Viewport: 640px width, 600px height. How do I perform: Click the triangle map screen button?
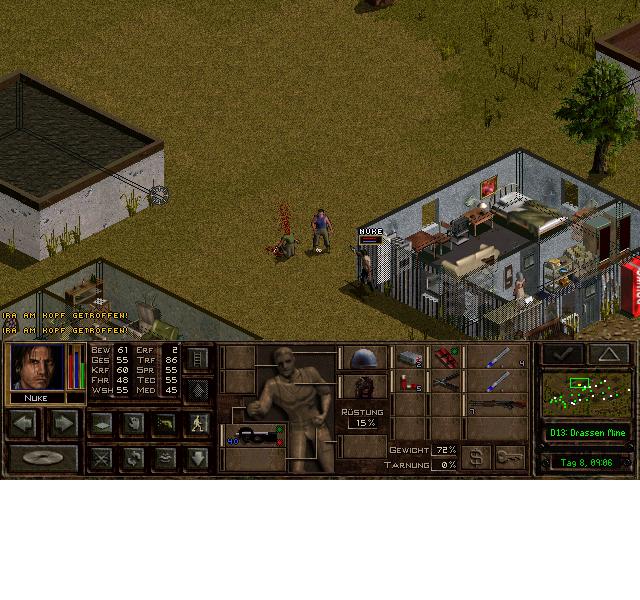click(x=607, y=353)
